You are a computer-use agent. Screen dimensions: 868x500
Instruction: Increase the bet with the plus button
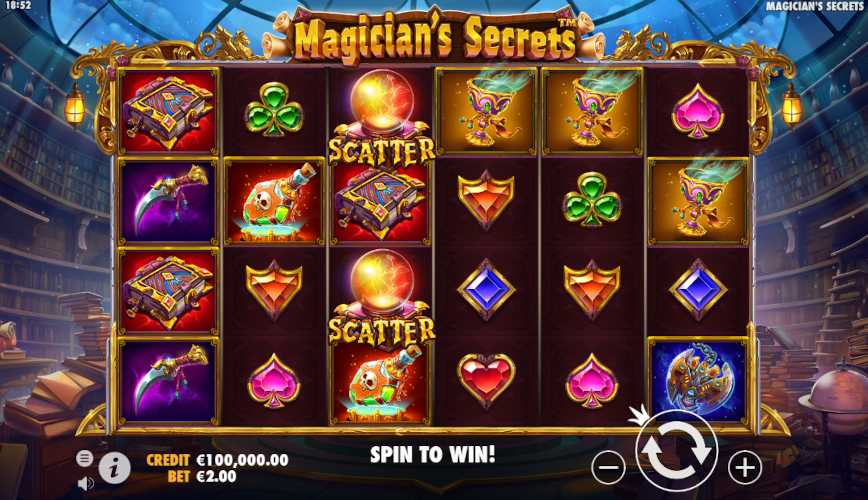point(744,466)
